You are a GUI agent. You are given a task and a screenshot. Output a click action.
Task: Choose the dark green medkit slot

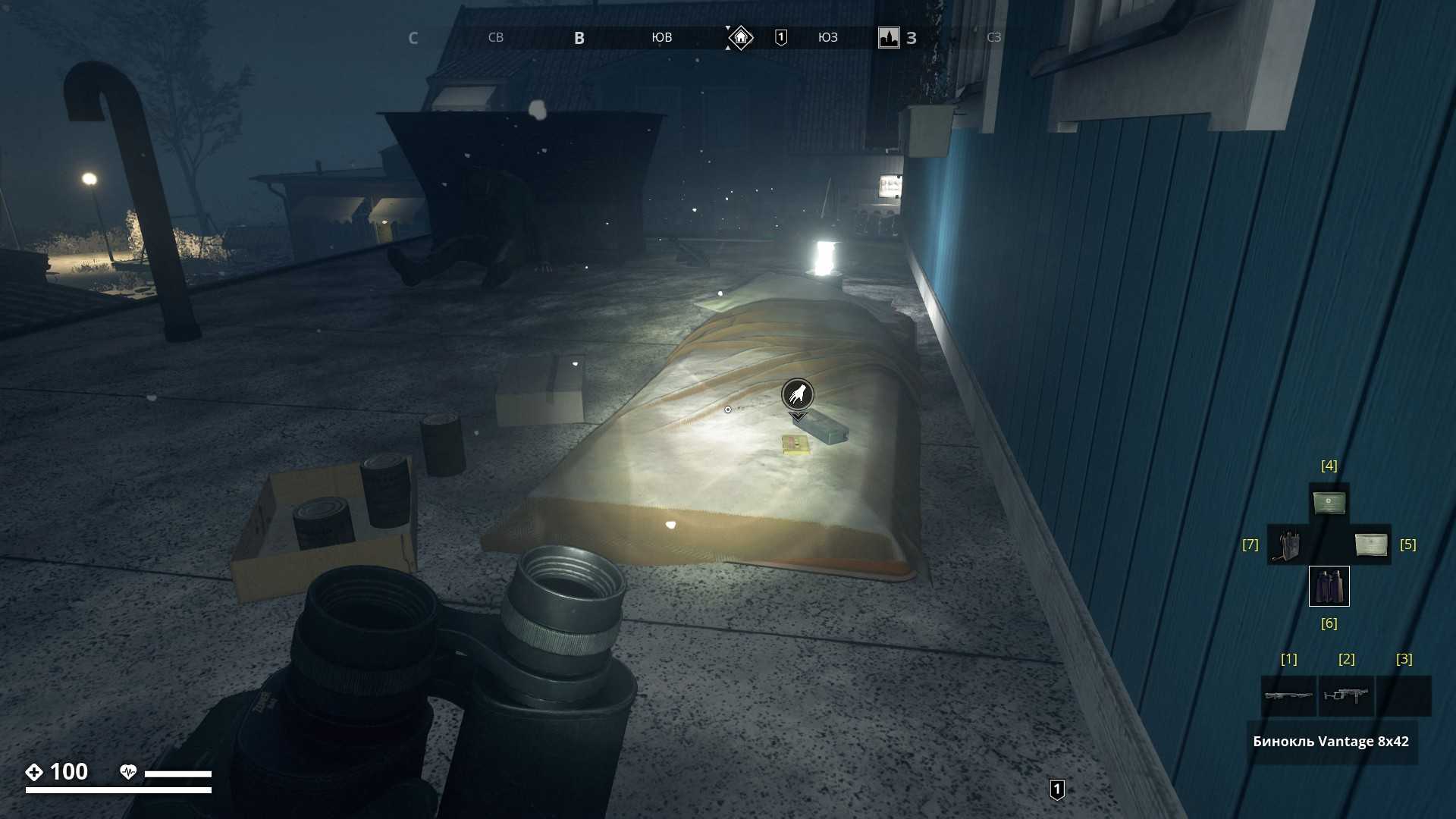click(x=1329, y=503)
